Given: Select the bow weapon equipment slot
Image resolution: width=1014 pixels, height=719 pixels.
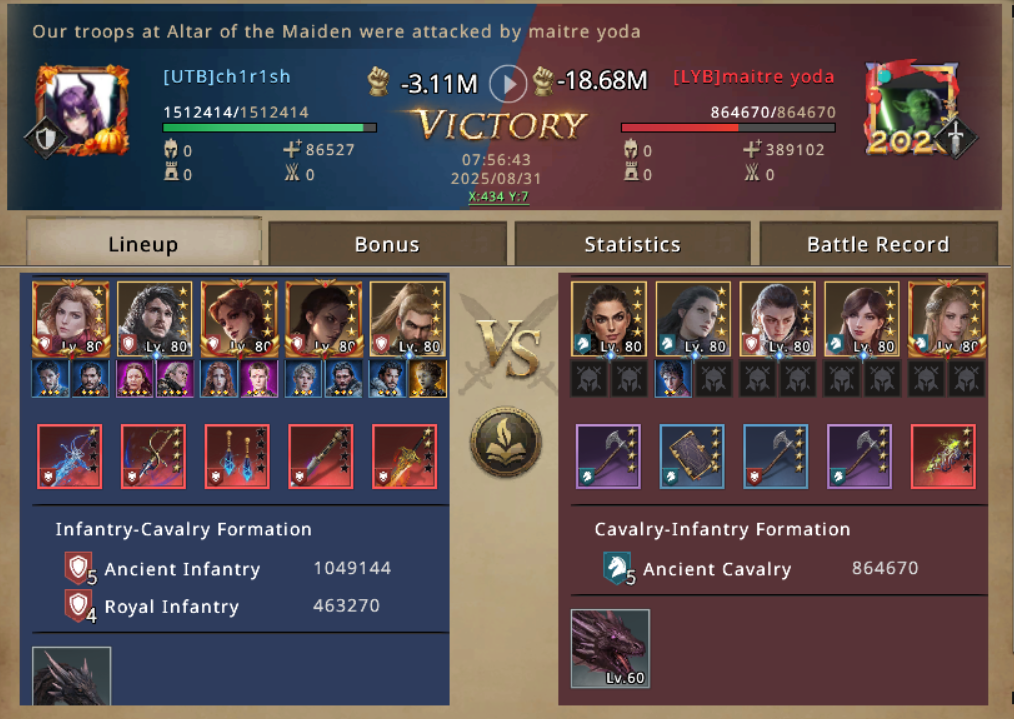Looking at the screenshot, I should [153, 457].
